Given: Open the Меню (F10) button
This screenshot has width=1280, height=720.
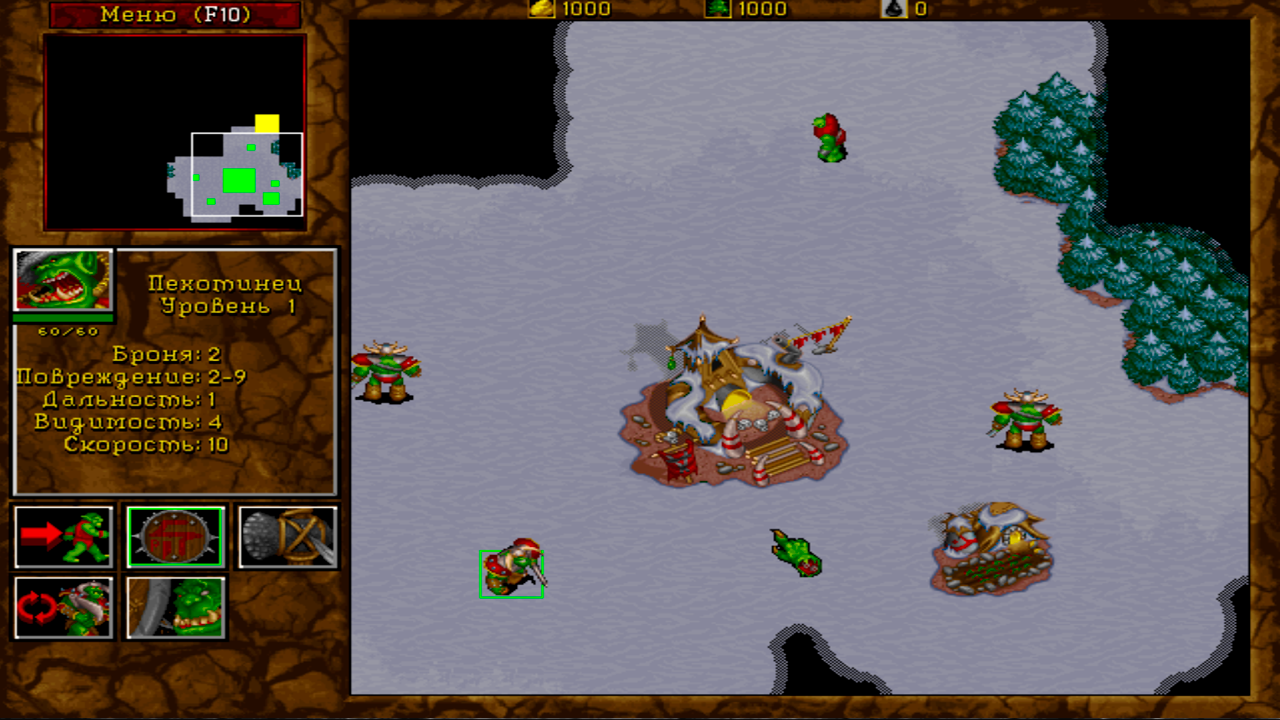Looking at the screenshot, I should click(174, 14).
